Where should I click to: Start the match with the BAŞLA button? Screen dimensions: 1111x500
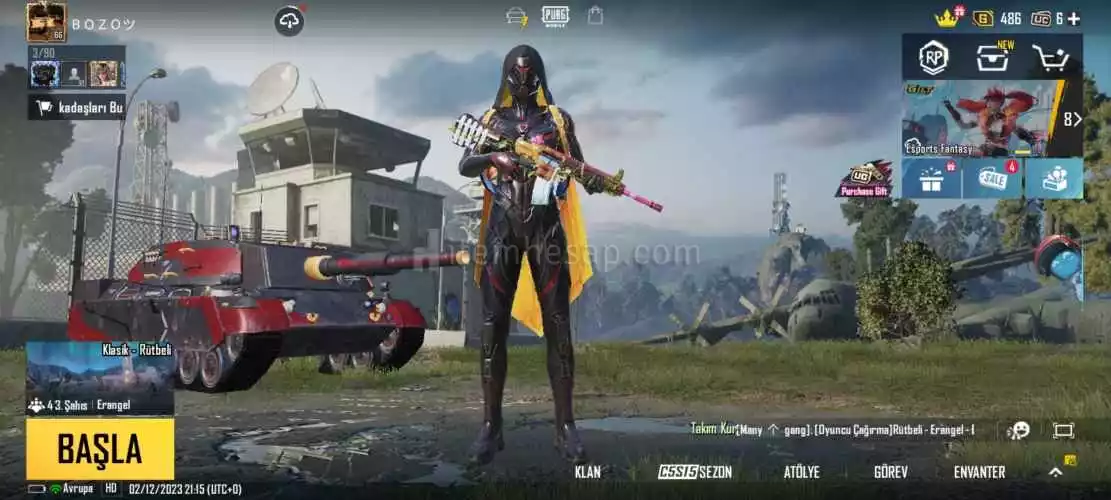100,449
